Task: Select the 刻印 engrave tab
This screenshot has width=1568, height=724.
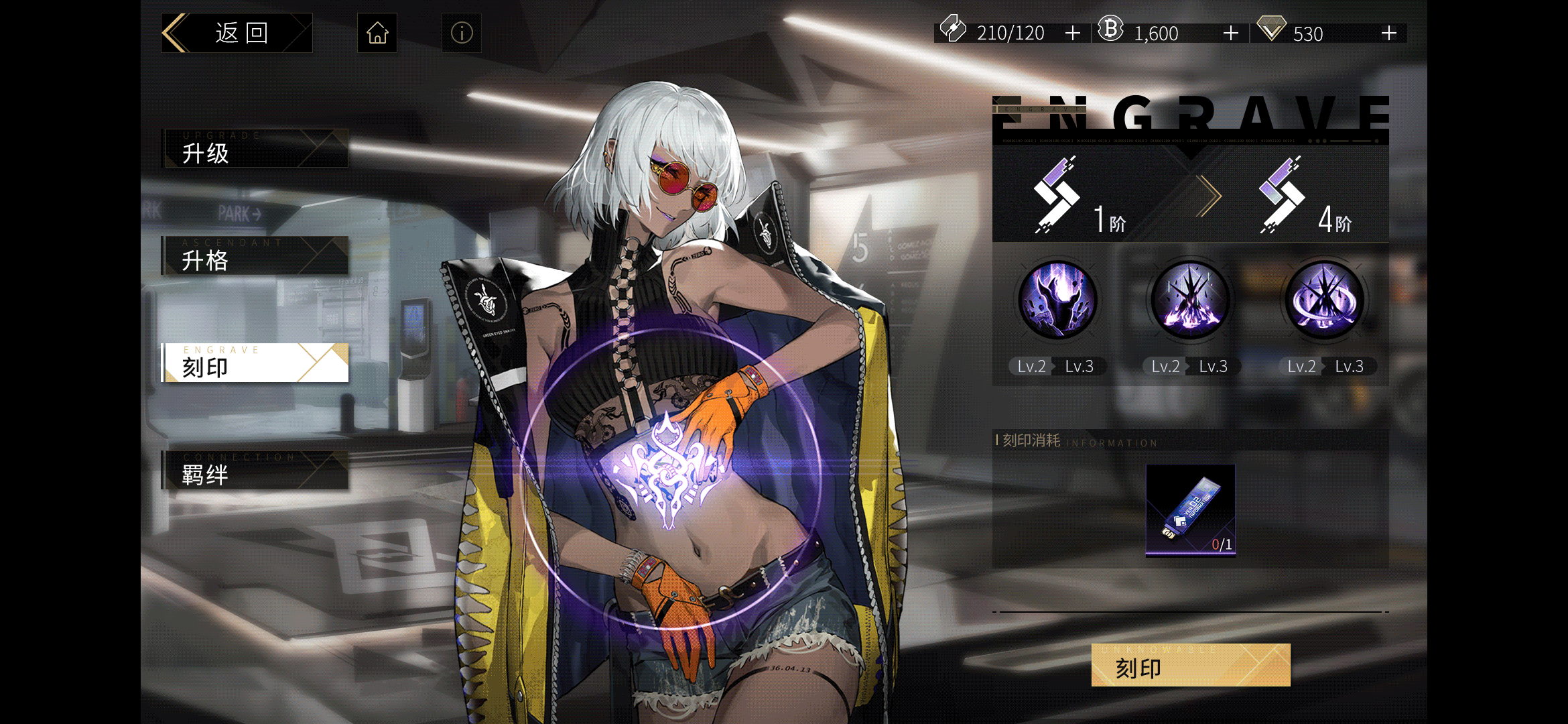Action: pyautogui.click(x=255, y=363)
